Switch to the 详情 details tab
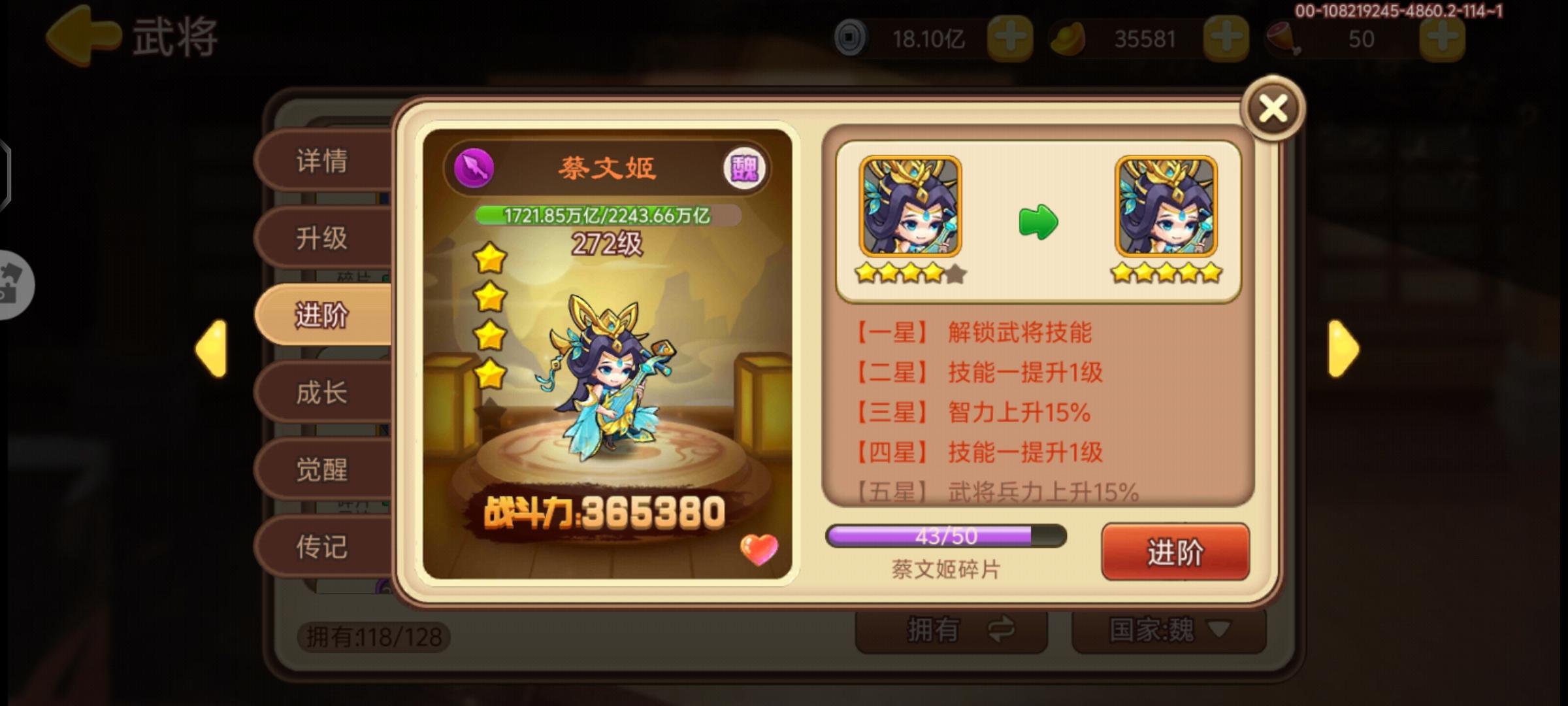 (x=323, y=160)
